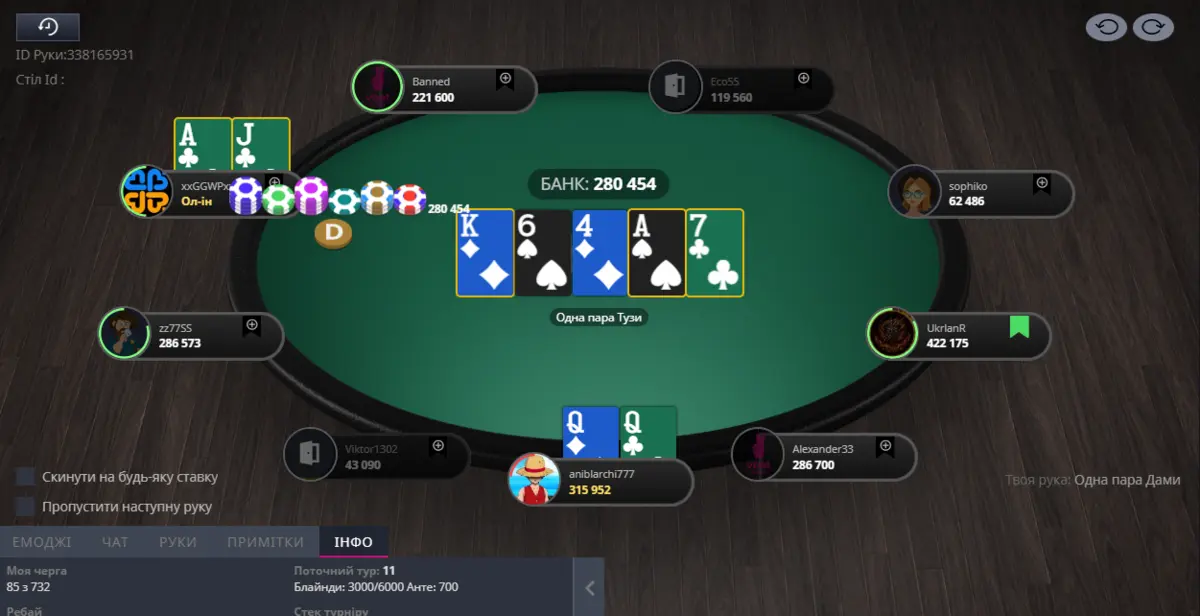
Task: Add a note on player Viktor1302
Action: [437, 447]
